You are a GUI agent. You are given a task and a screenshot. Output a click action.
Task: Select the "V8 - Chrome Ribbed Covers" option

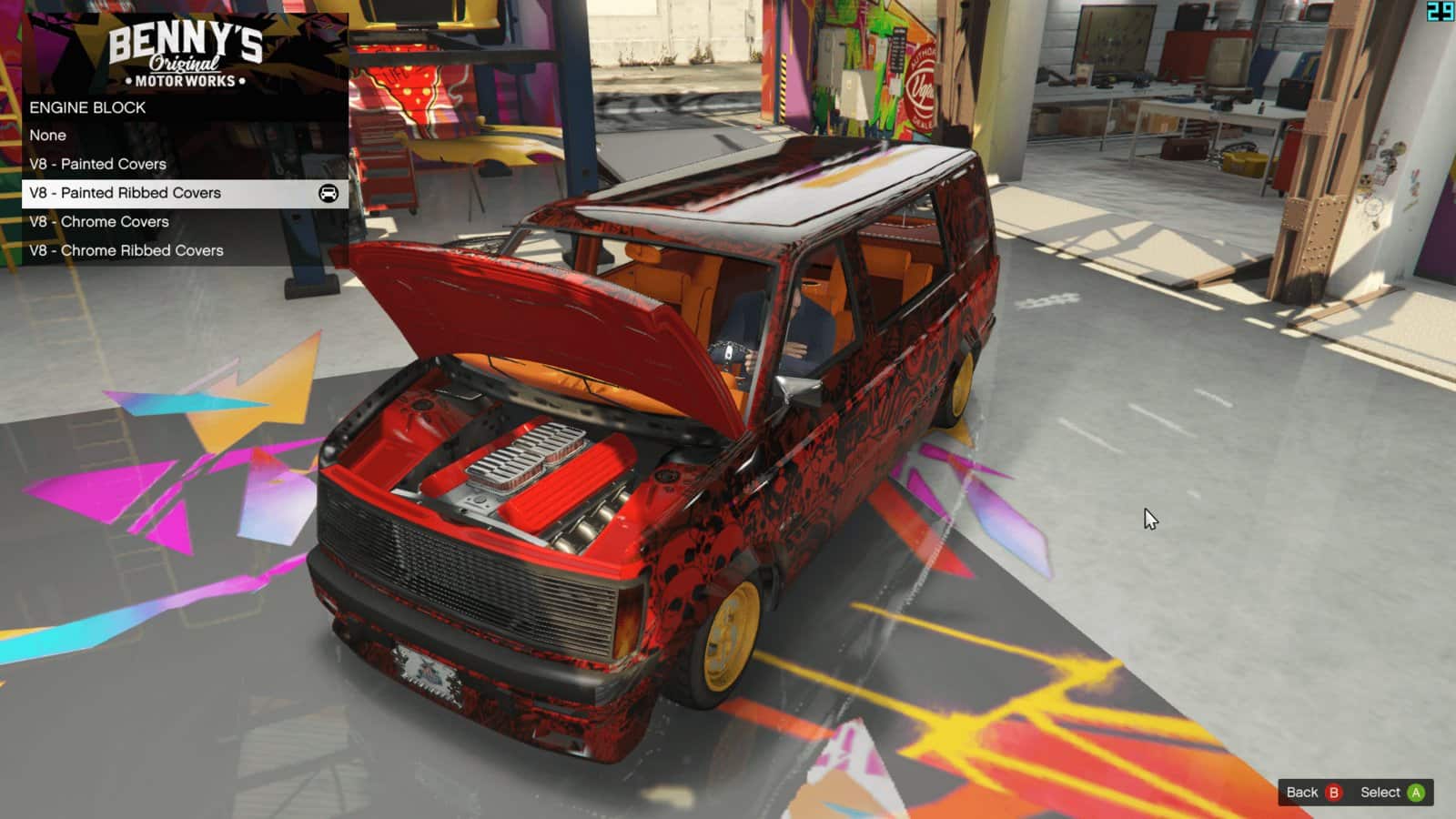127,250
